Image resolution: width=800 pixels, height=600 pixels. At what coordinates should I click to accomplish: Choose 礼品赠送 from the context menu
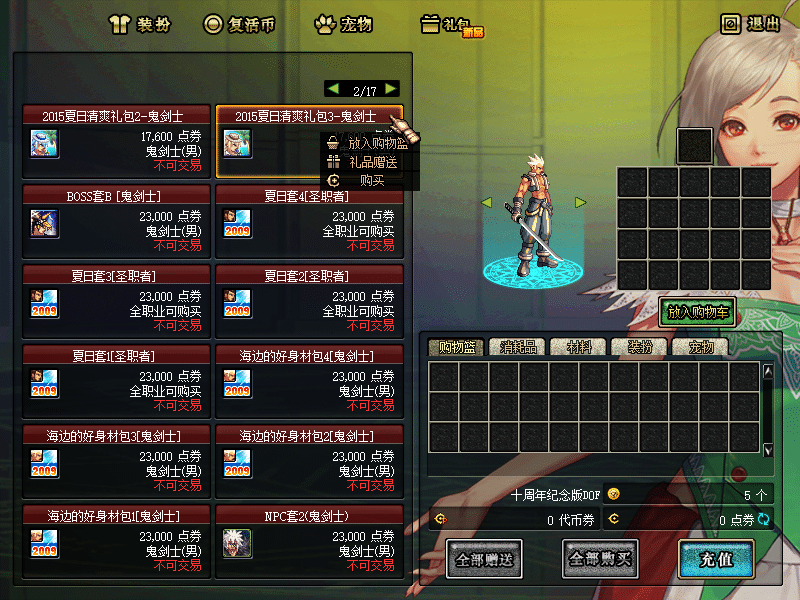(x=369, y=161)
